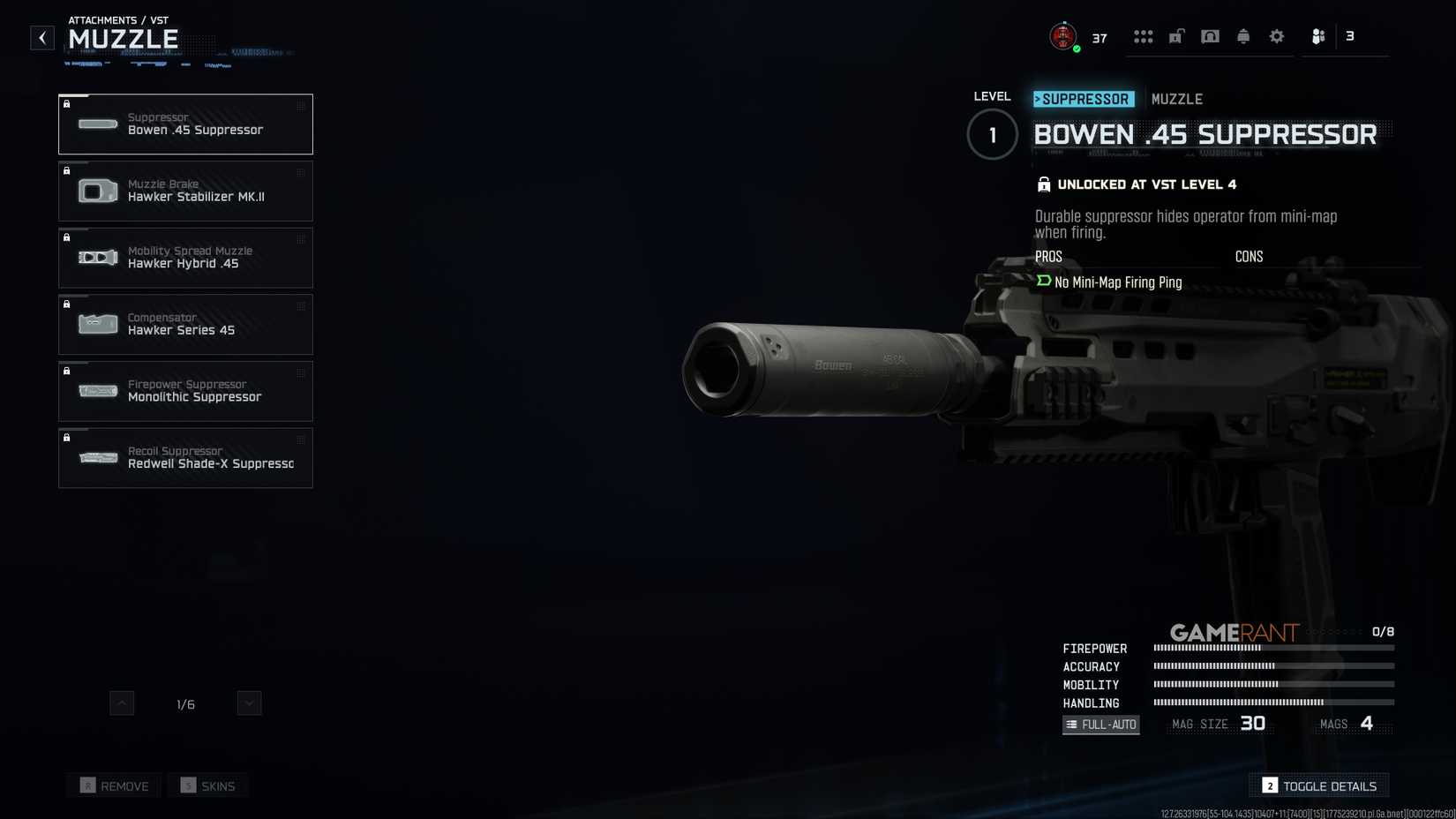Screen dimensions: 1456x819
Task: Select the Monolithic Suppressor attachment
Action: coord(185,391)
